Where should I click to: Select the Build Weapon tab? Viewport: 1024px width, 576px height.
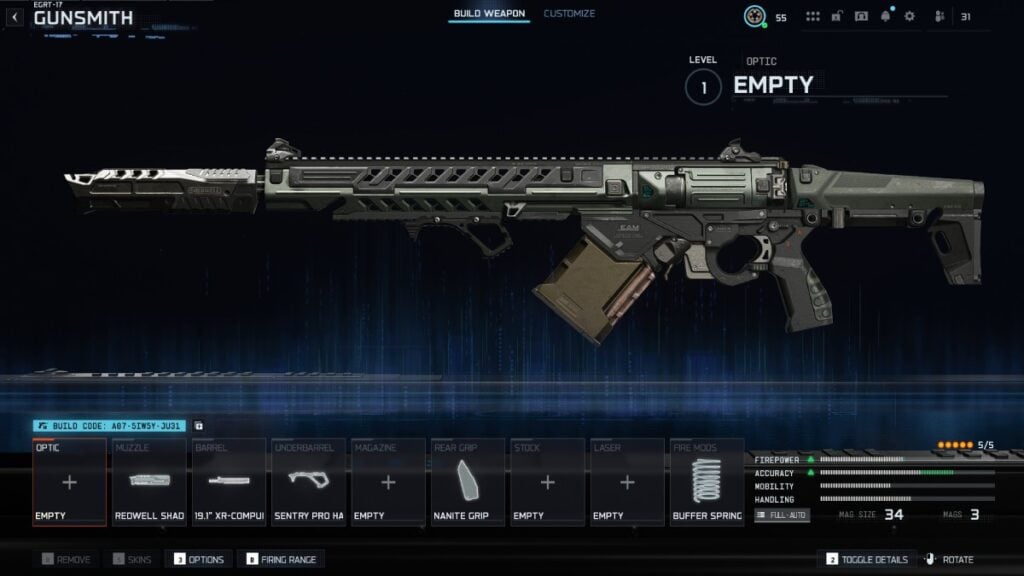click(x=489, y=14)
